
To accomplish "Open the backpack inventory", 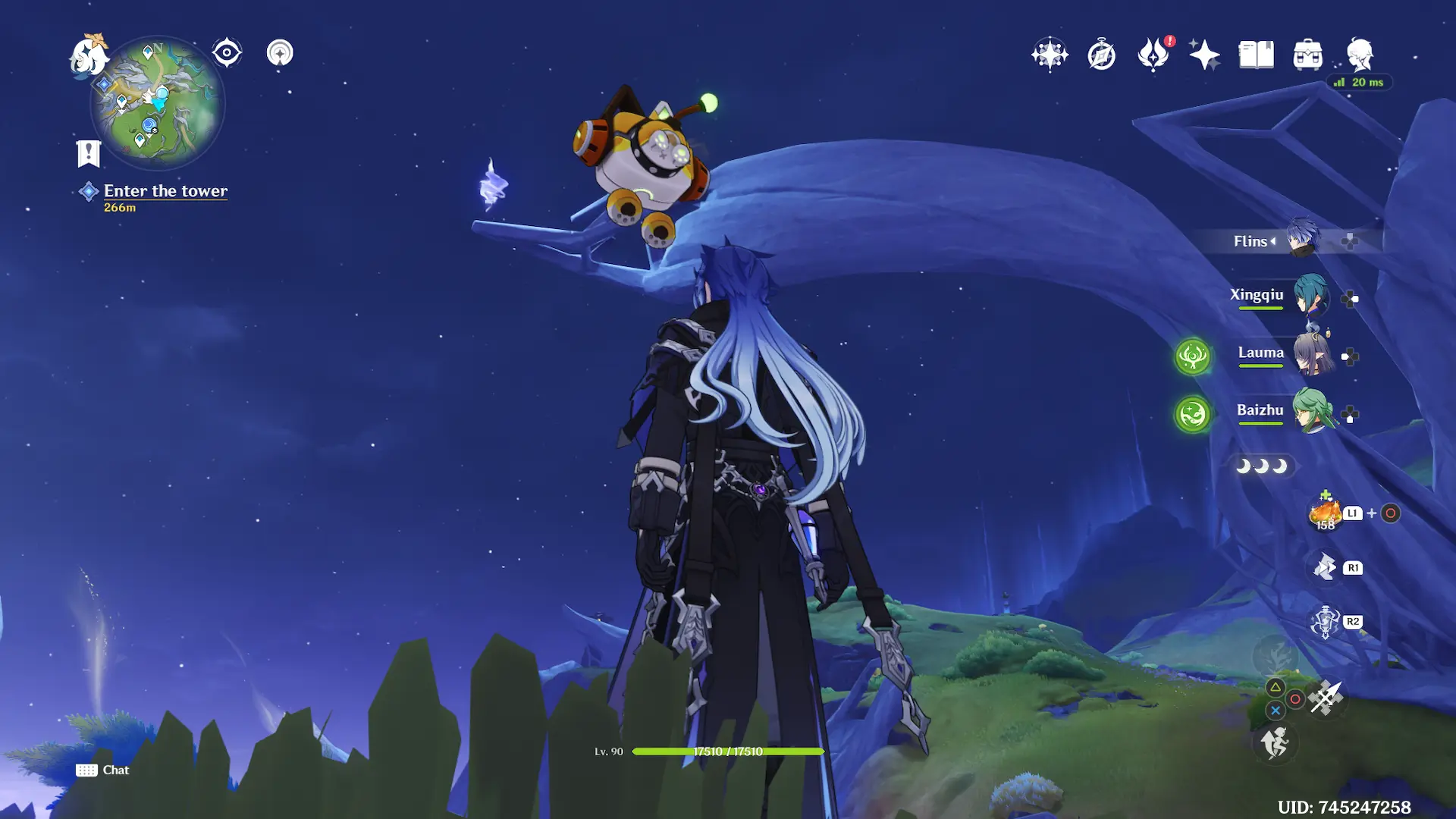I will click(1307, 55).
